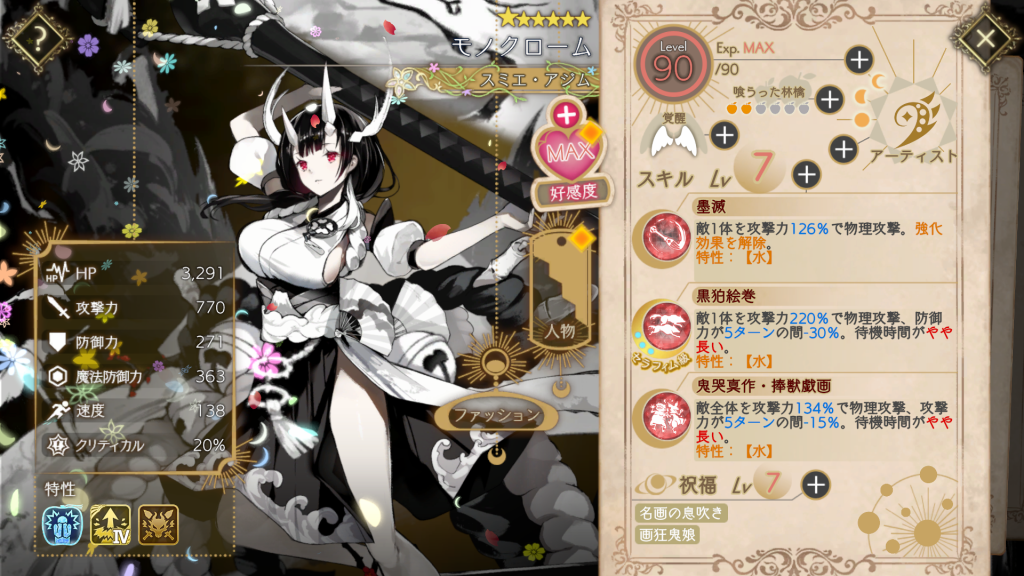Inspect the golden beast trait icon
The height and width of the screenshot is (576, 1024).
coord(158,525)
